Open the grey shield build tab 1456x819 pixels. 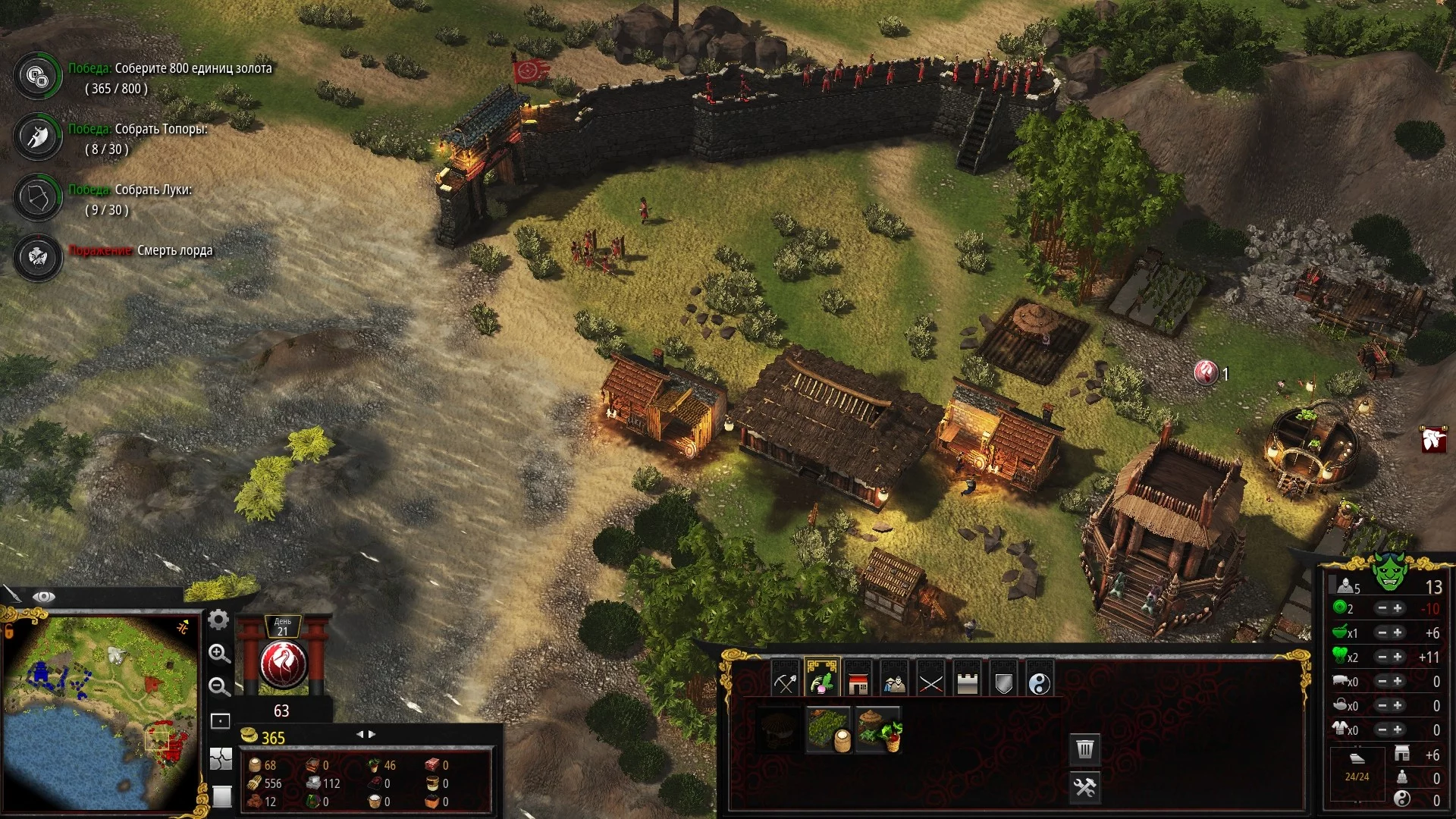(1003, 681)
